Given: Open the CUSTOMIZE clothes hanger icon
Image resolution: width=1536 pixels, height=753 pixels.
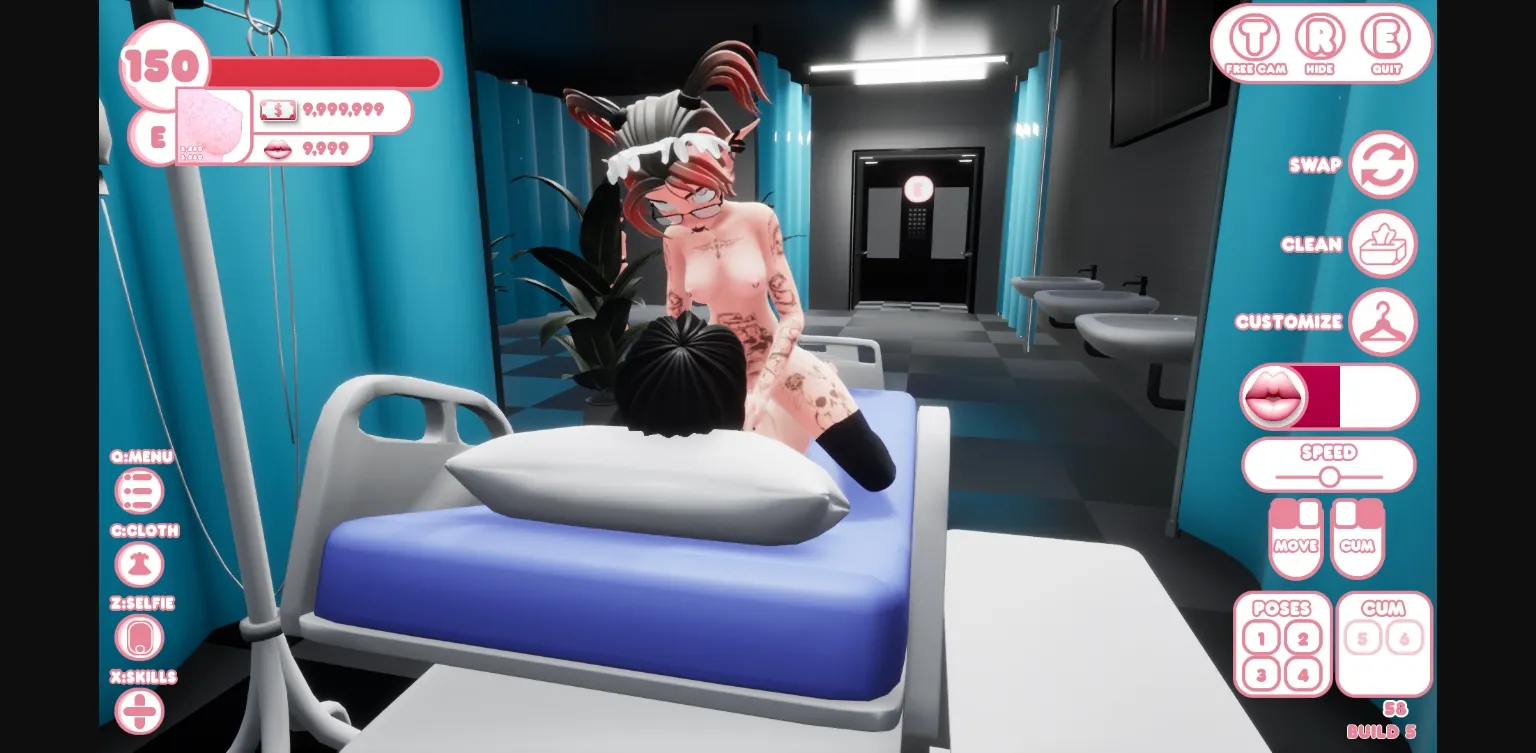Looking at the screenshot, I should pos(1384,321).
